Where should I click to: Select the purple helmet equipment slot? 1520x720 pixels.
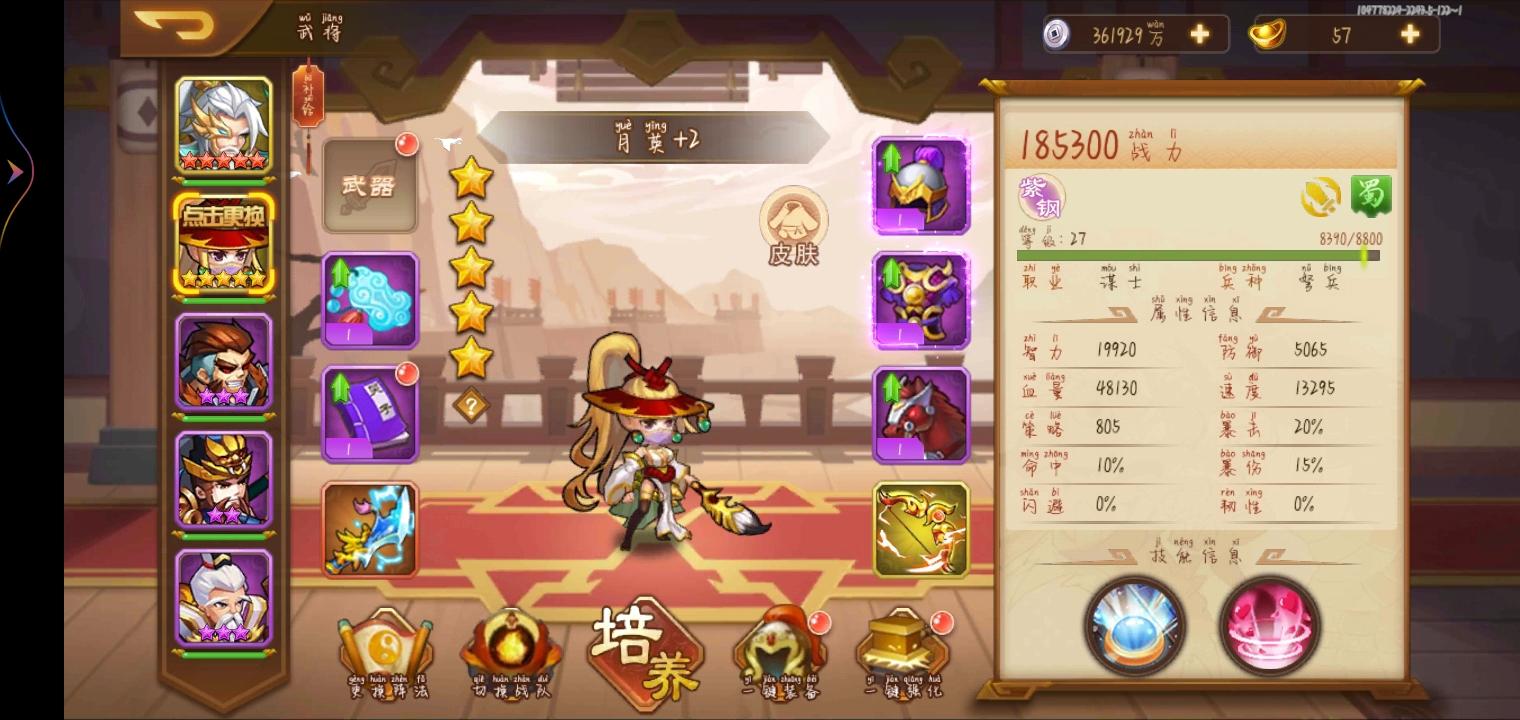coord(918,185)
